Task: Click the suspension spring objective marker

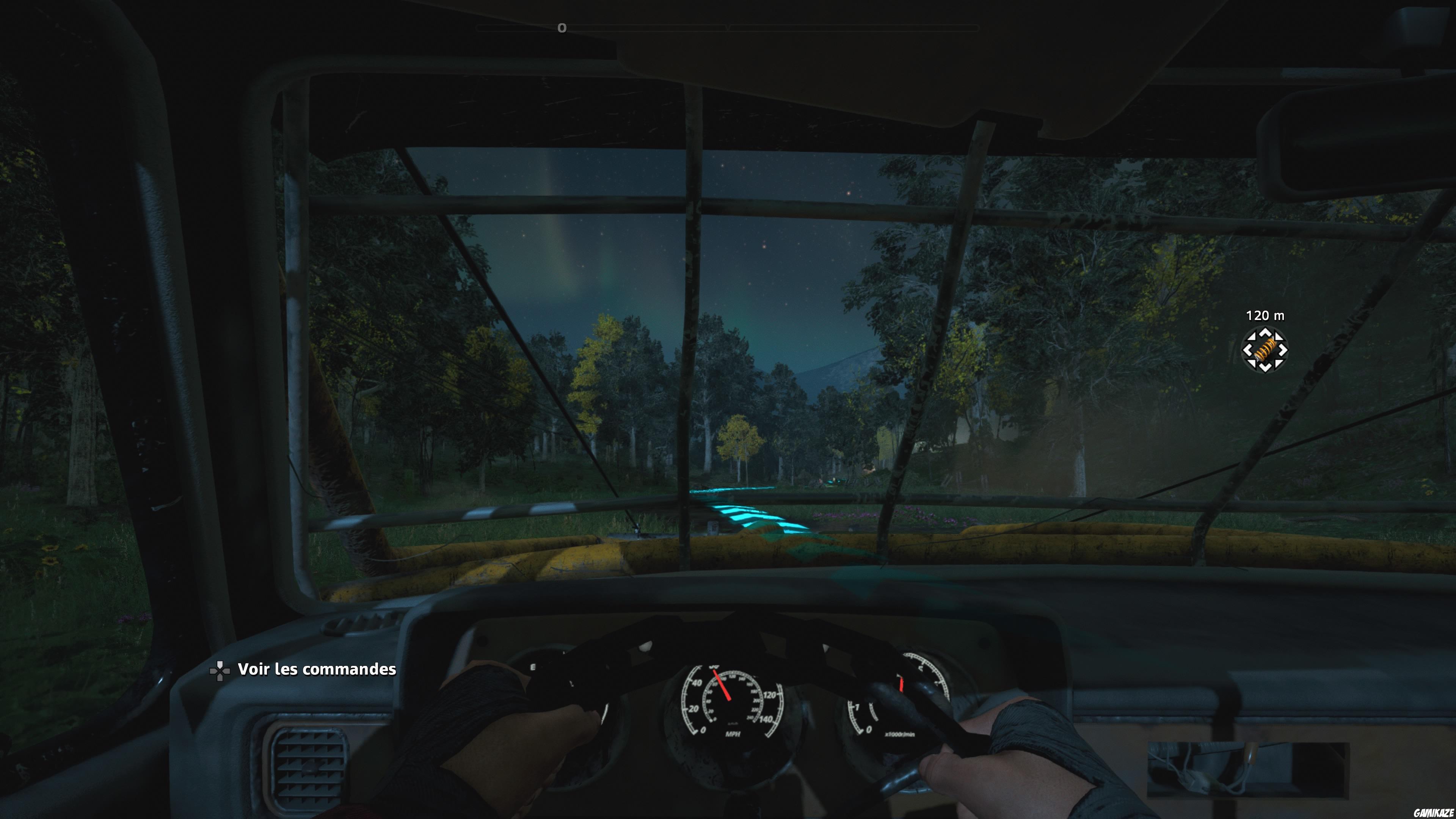Action: tap(1265, 349)
